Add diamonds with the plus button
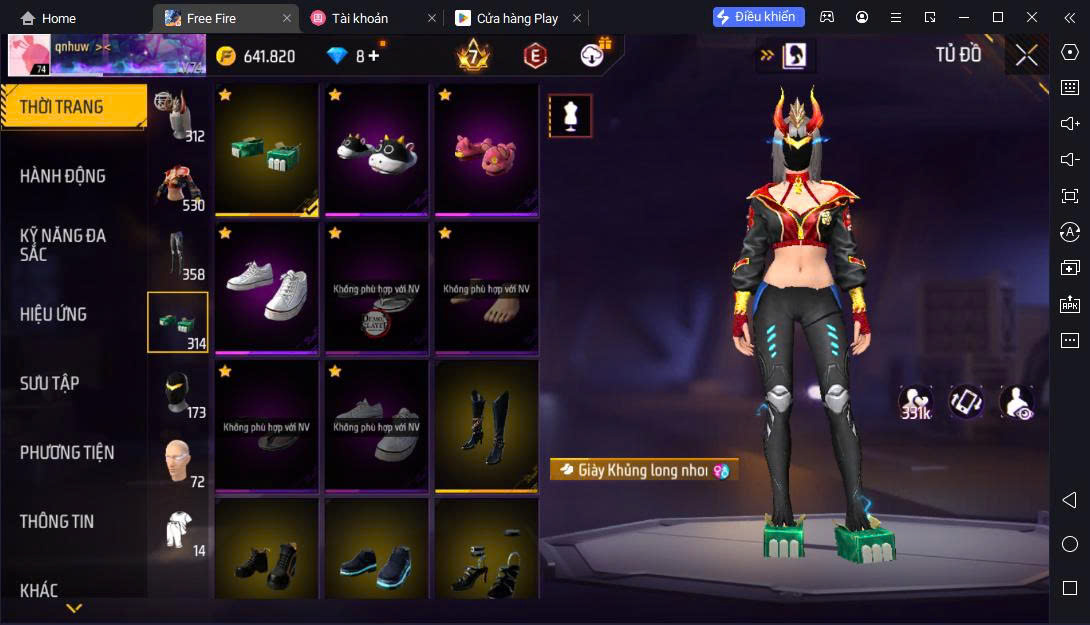 click(x=375, y=56)
